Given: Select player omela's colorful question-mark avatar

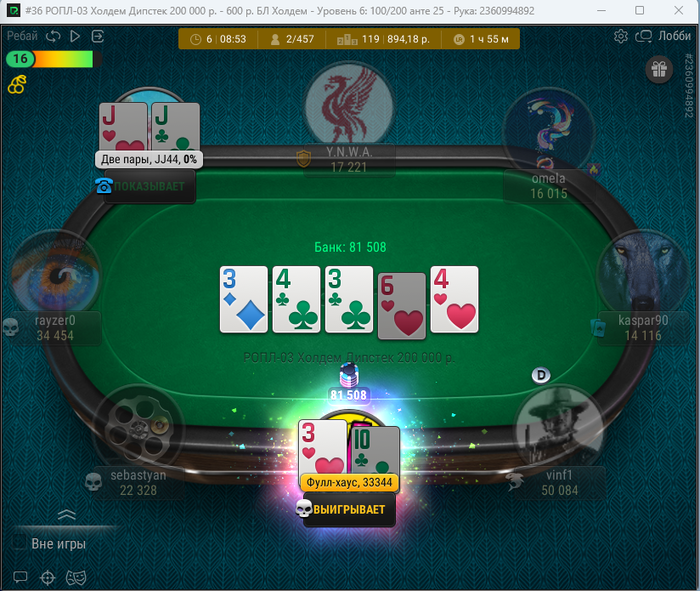Looking at the screenshot, I should coord(549,130).
